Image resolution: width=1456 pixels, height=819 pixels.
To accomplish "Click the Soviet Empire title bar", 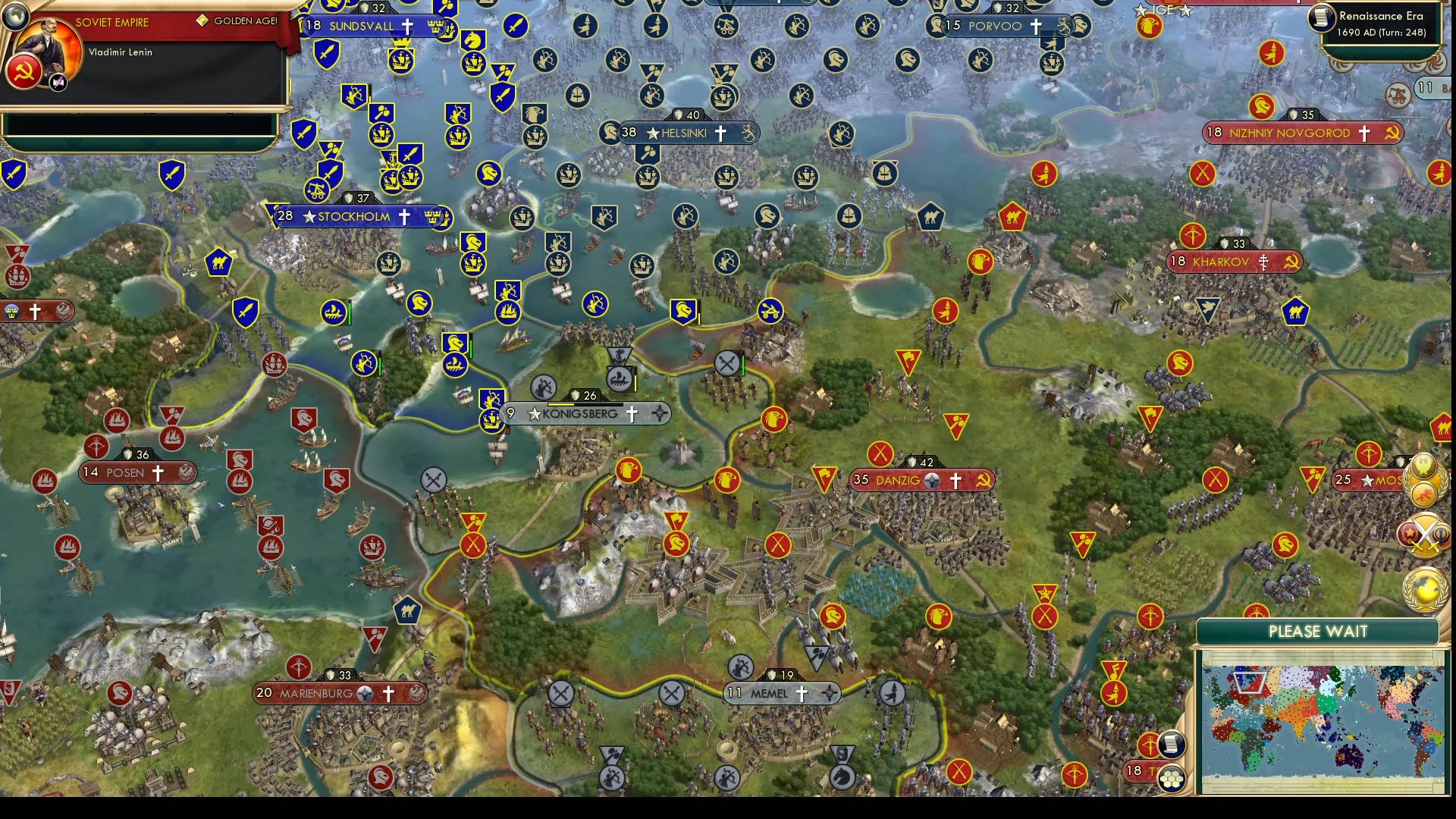I will [114, 23].
